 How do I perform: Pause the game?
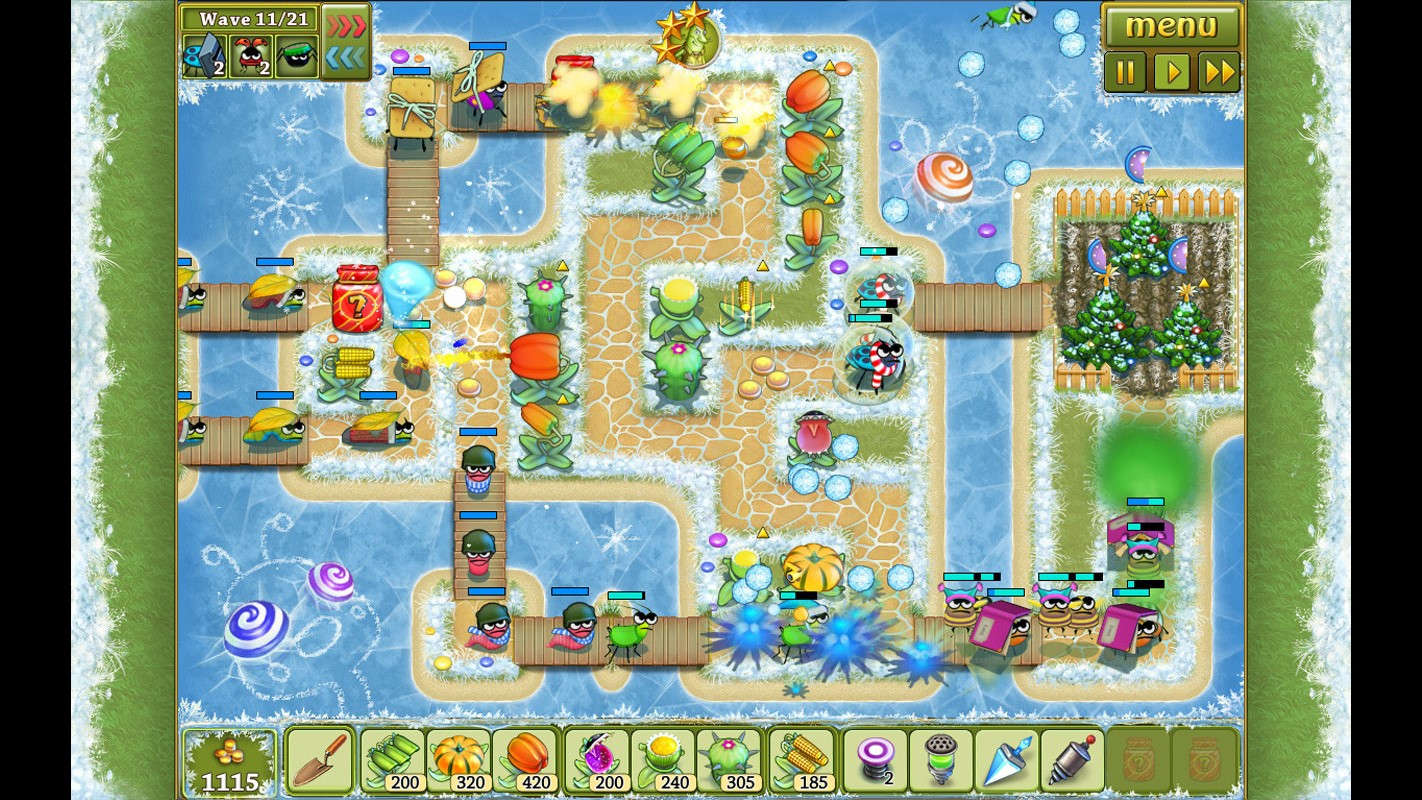click(1126, 72)
